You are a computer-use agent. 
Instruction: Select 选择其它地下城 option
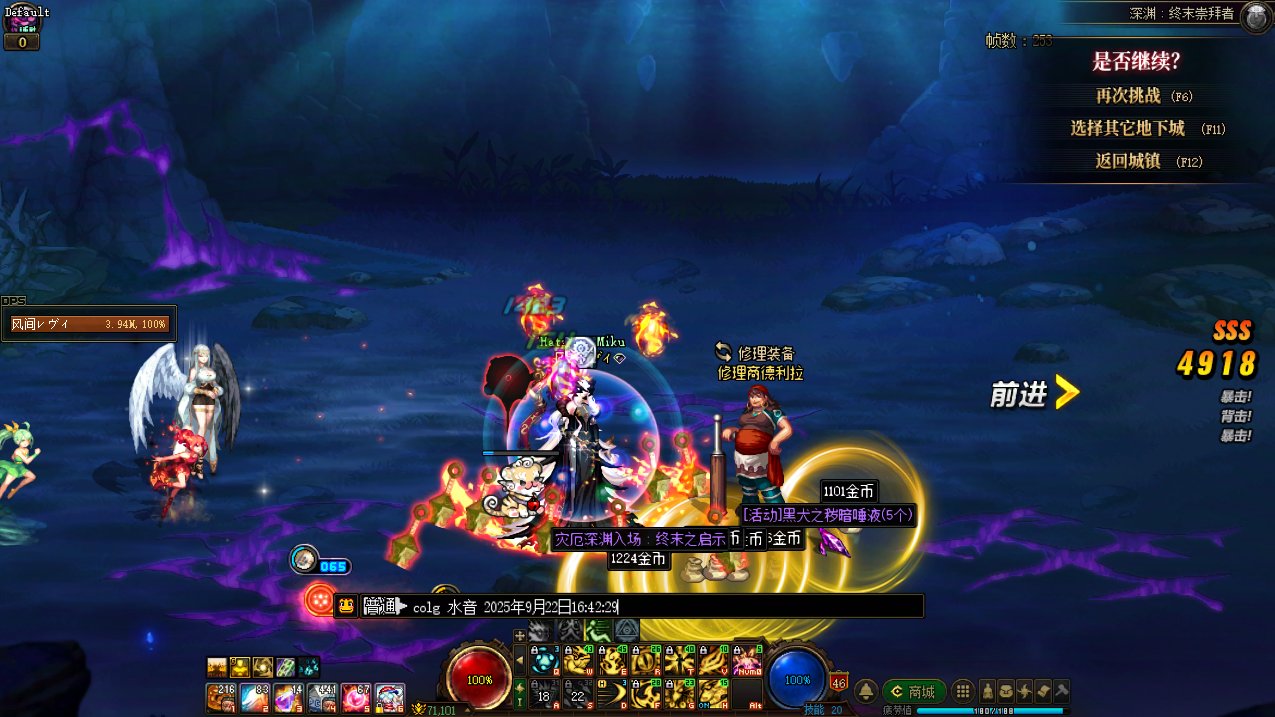(x=1127, y=128)
